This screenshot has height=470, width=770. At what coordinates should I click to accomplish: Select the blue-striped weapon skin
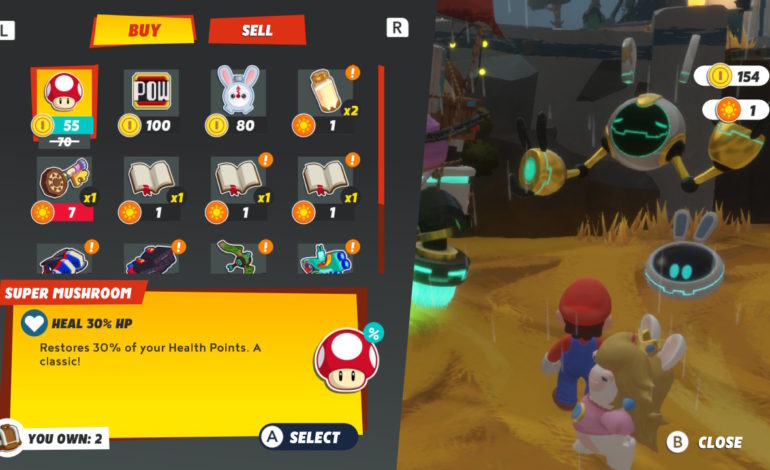(64, 262)
